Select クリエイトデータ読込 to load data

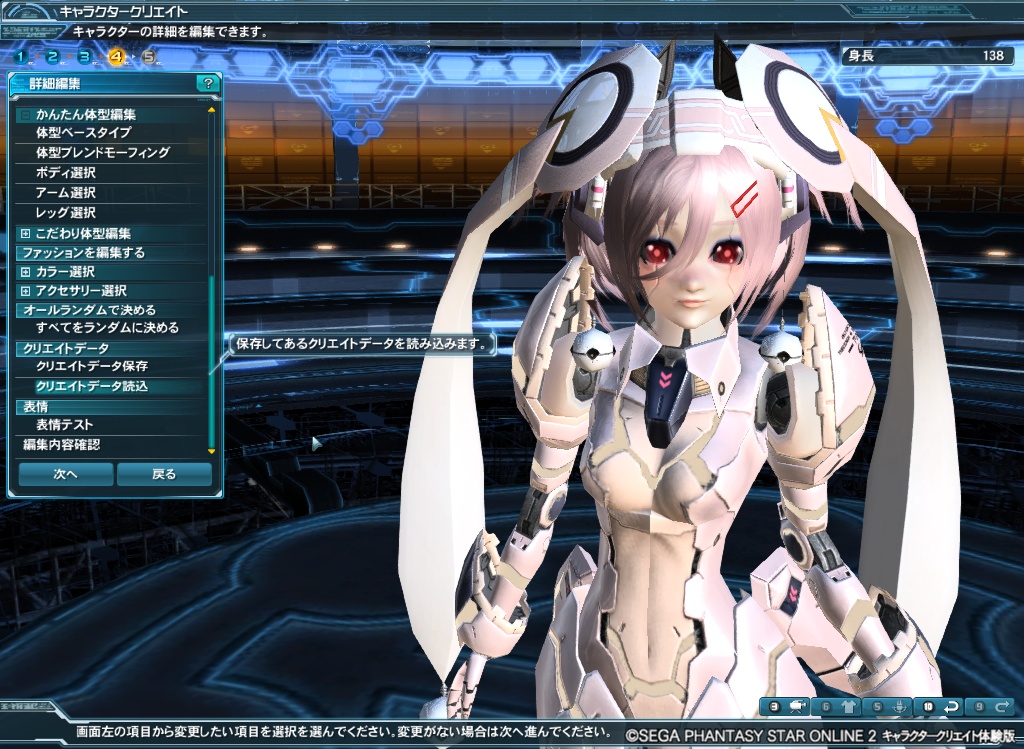(x=91, y=386)
